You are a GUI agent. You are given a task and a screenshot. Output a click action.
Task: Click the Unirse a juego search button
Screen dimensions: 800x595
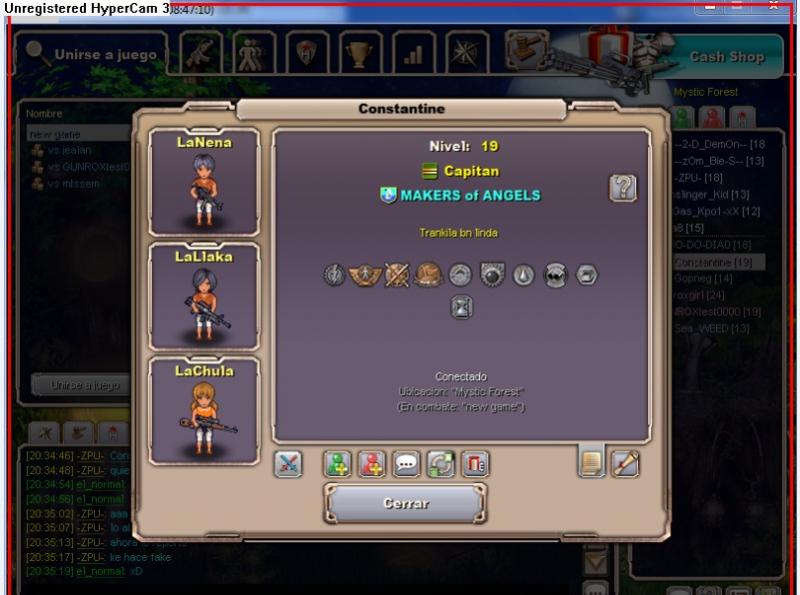(x=92, y=54)
